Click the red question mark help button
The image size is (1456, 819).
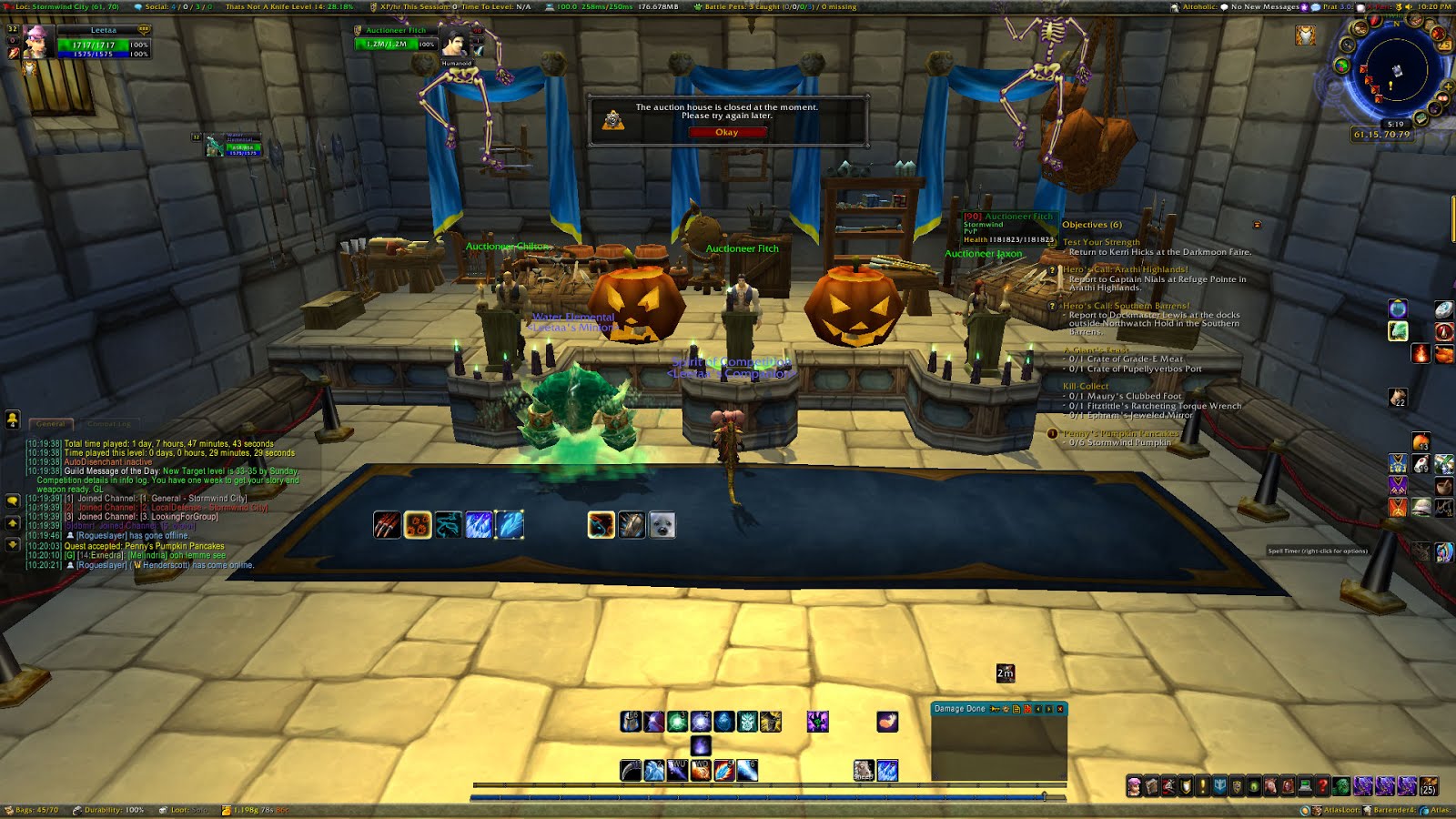1323,786
